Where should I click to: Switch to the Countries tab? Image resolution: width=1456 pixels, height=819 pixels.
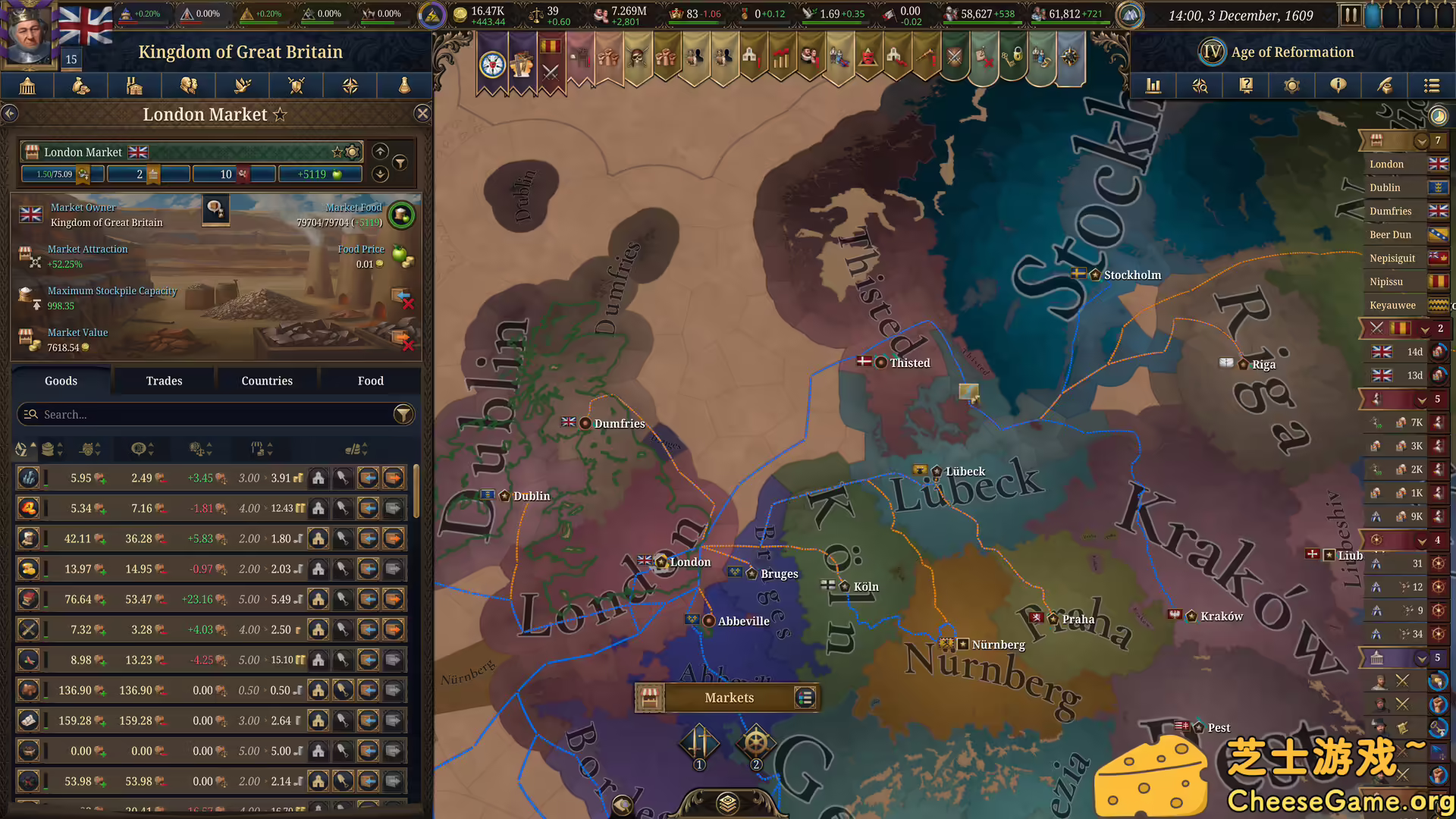coord(267,381)
